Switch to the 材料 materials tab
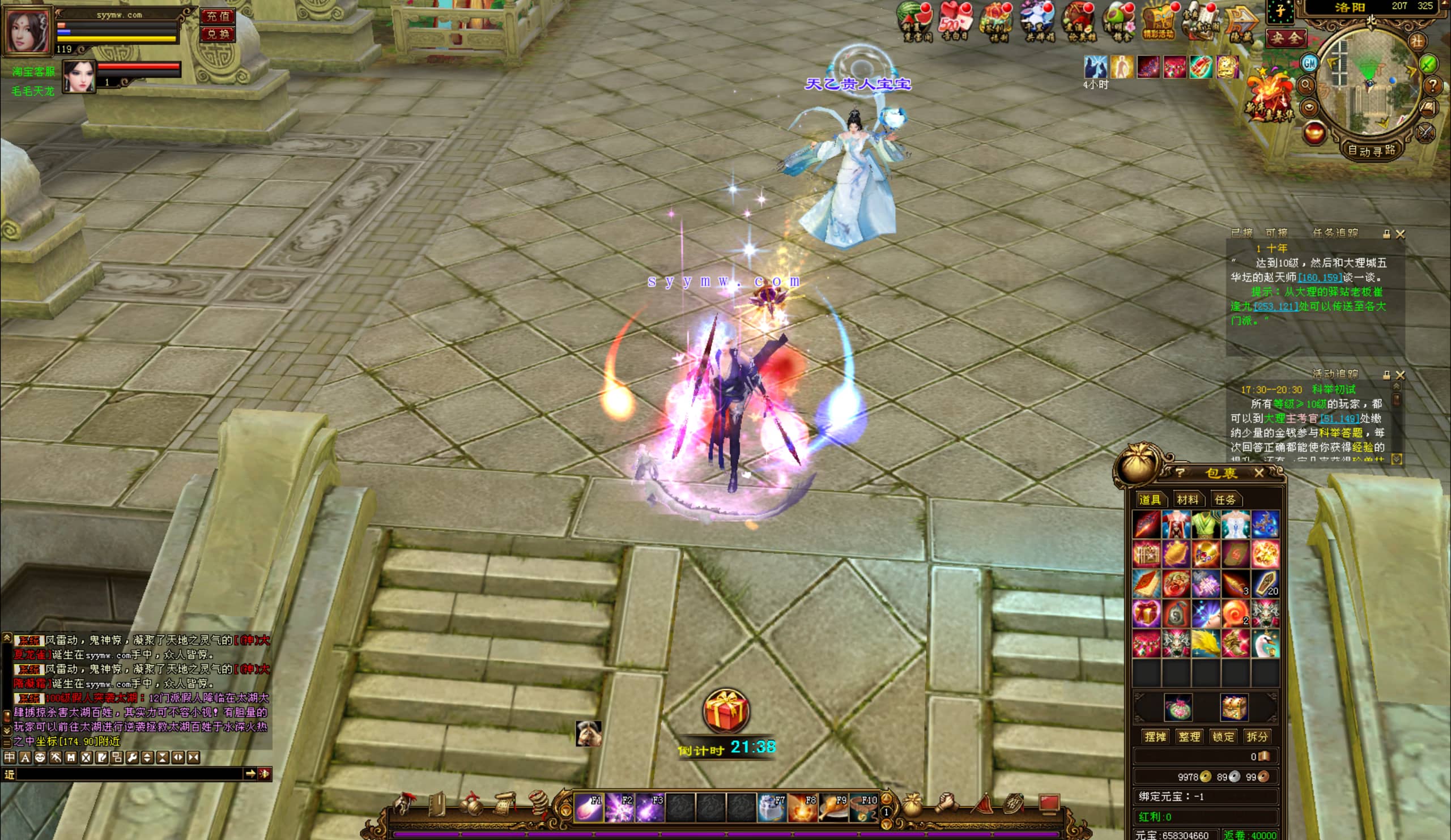The image size is (1451, 840). click(x=1188, y=499)
